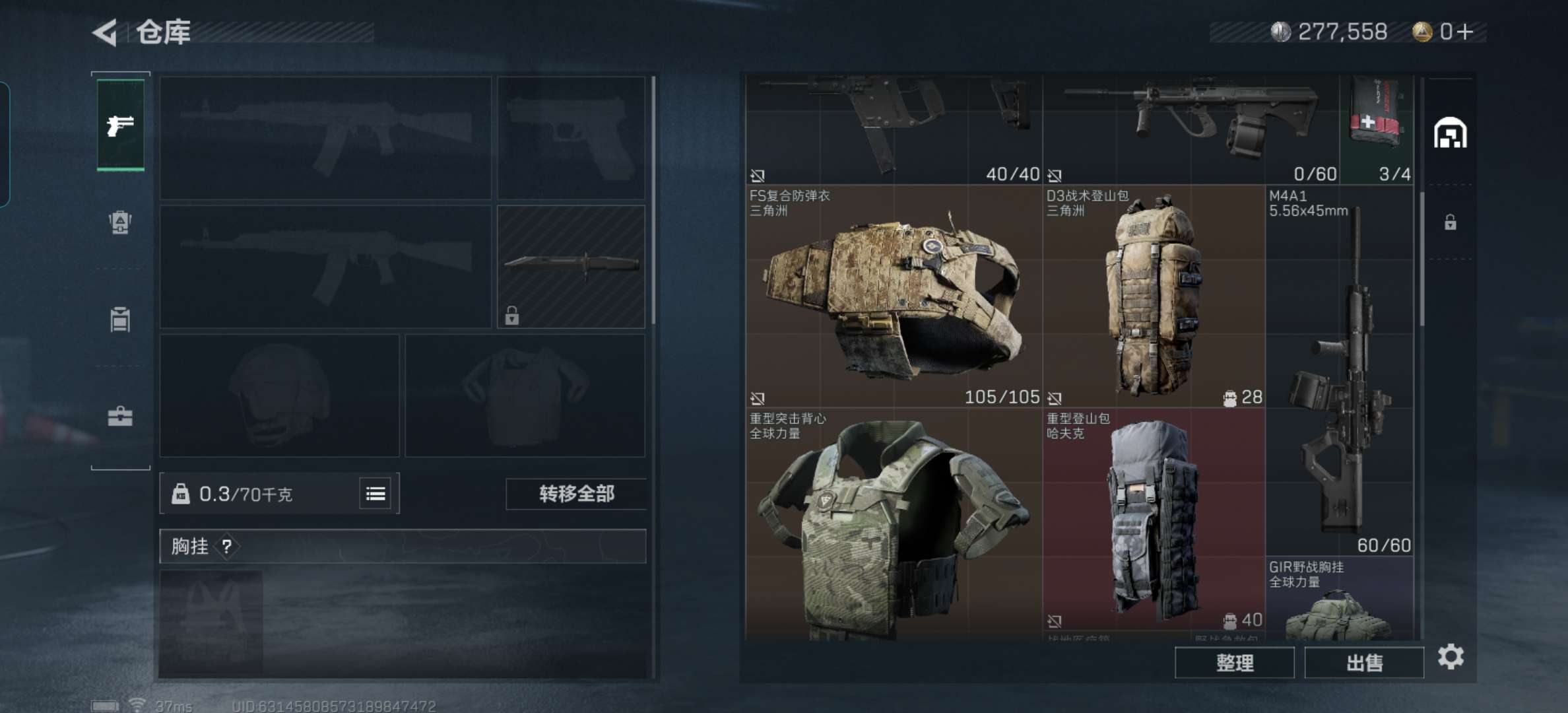Select the pistol weapons tab

point(120,125)
